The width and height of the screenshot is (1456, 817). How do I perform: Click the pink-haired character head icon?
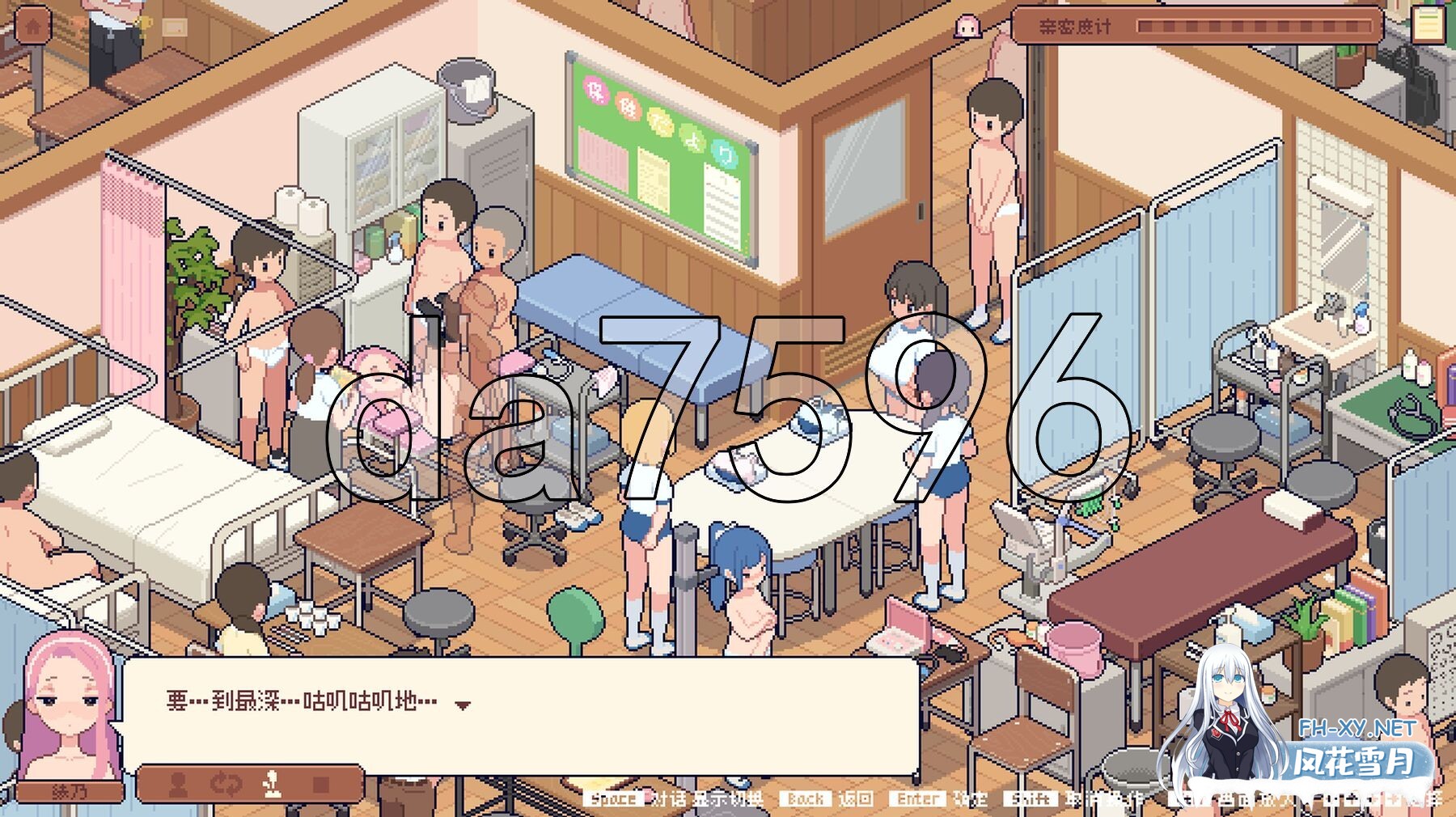click(x=967, y=27)
